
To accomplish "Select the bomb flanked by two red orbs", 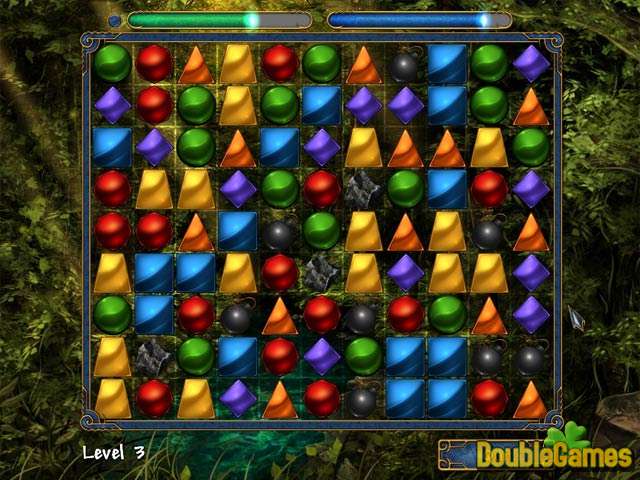I will [364, 314].
